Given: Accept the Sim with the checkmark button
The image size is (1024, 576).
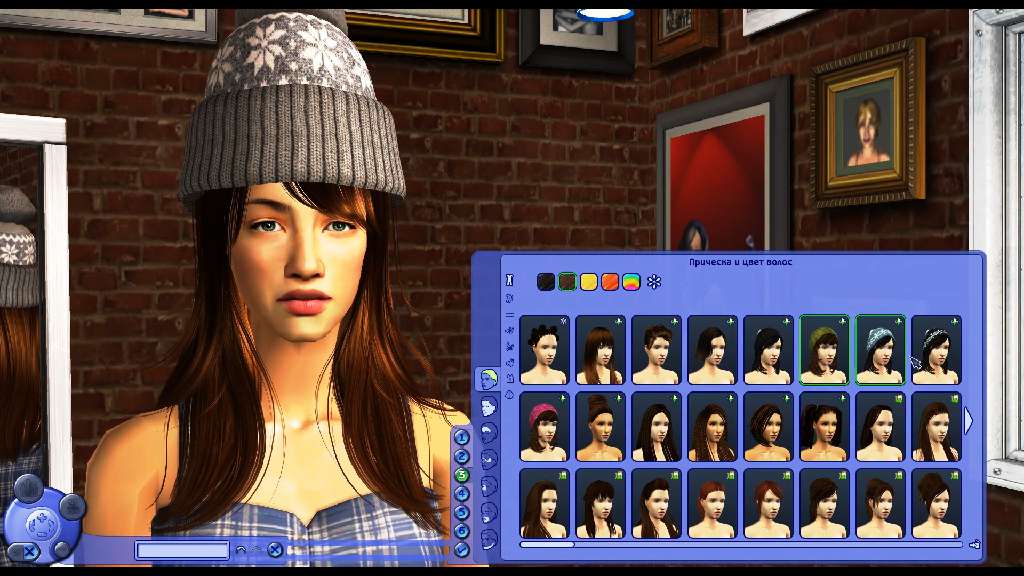Looking at the screenshot, I should [462, 549].
